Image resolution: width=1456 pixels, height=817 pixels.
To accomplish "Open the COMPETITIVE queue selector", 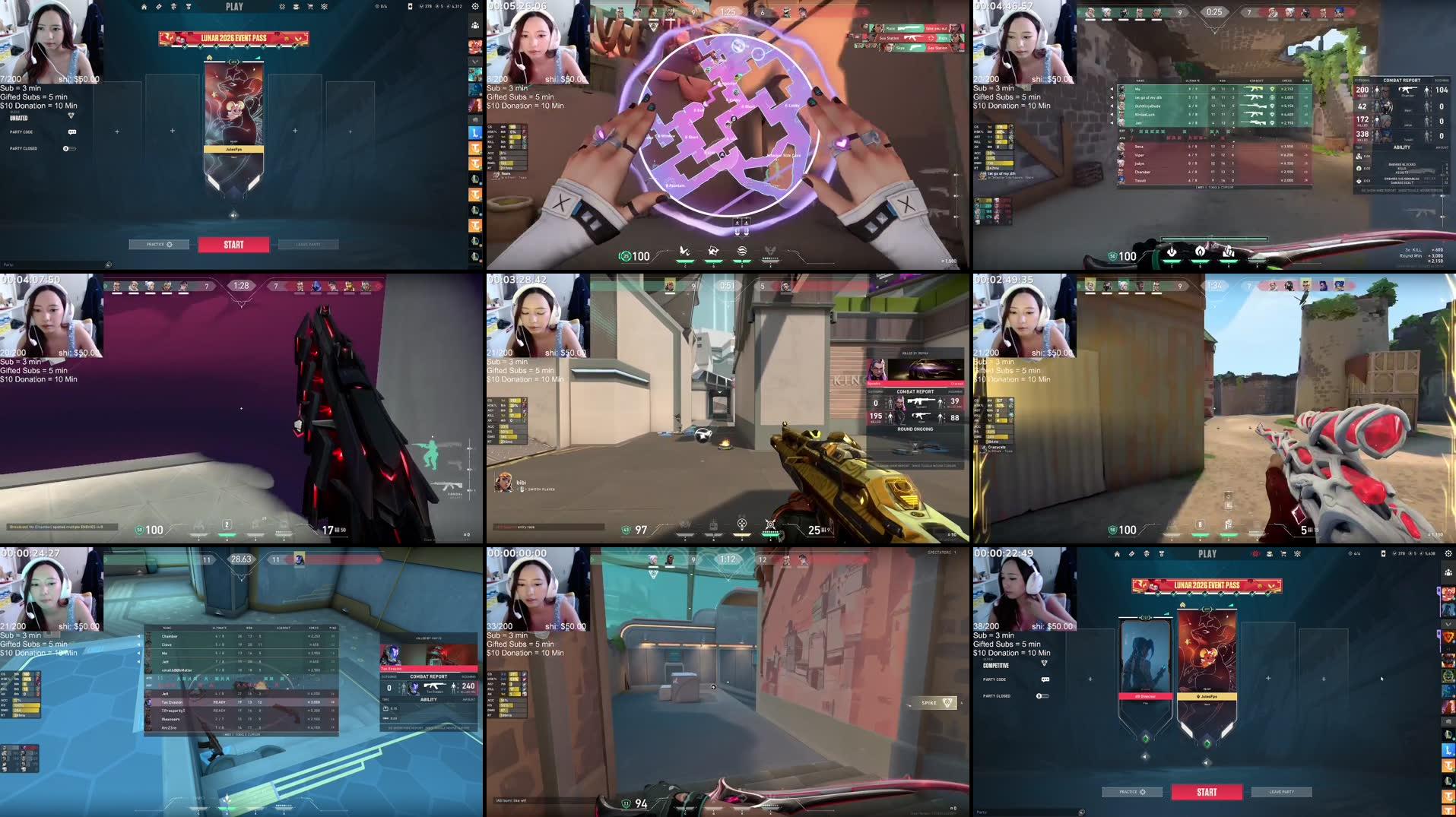I will [x=995, y=666].
